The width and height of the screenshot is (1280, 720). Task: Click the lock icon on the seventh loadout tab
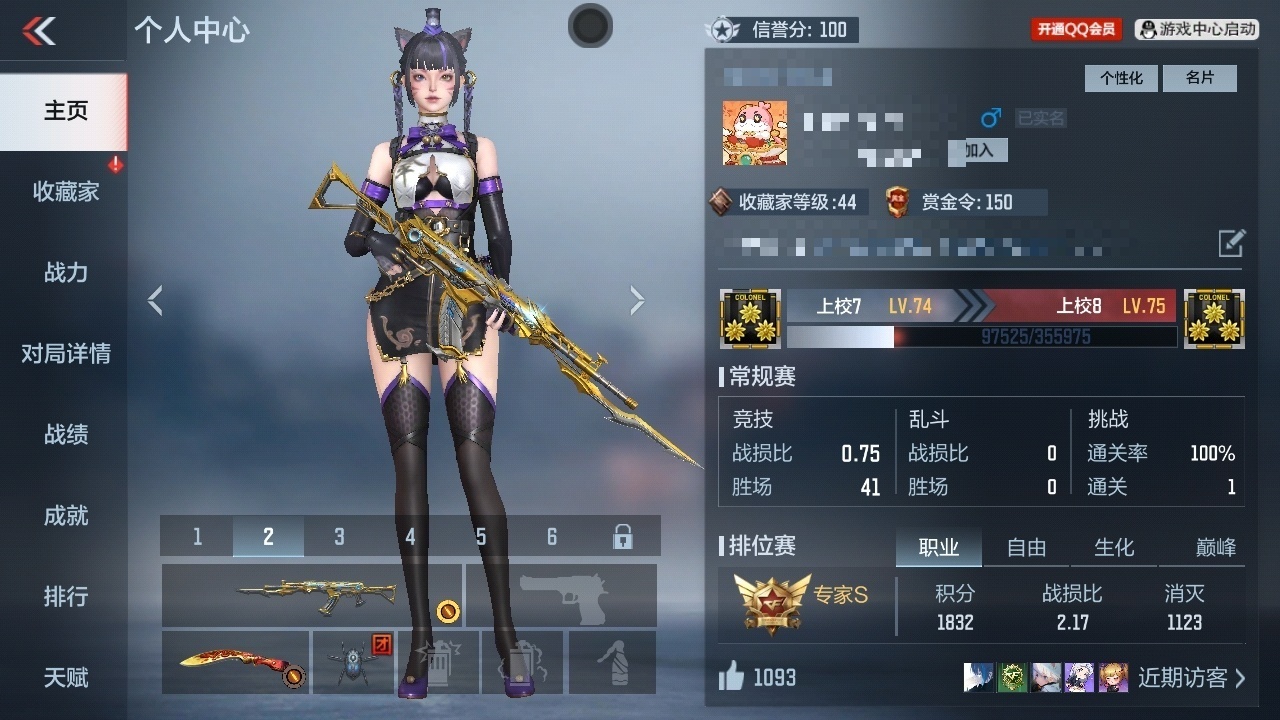(623, 536)
